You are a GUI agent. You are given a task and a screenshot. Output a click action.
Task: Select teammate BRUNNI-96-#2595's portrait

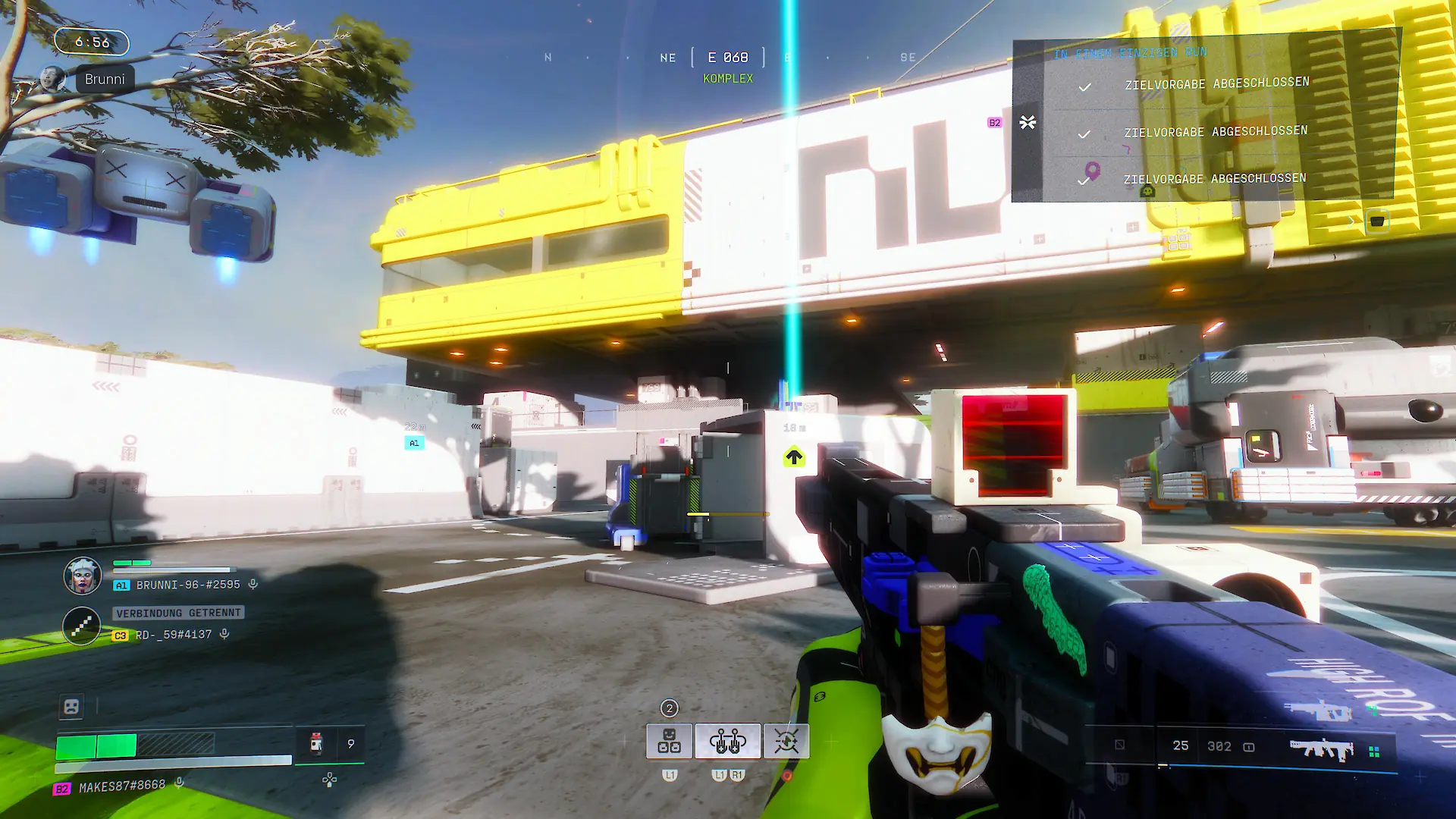point(83,576)
